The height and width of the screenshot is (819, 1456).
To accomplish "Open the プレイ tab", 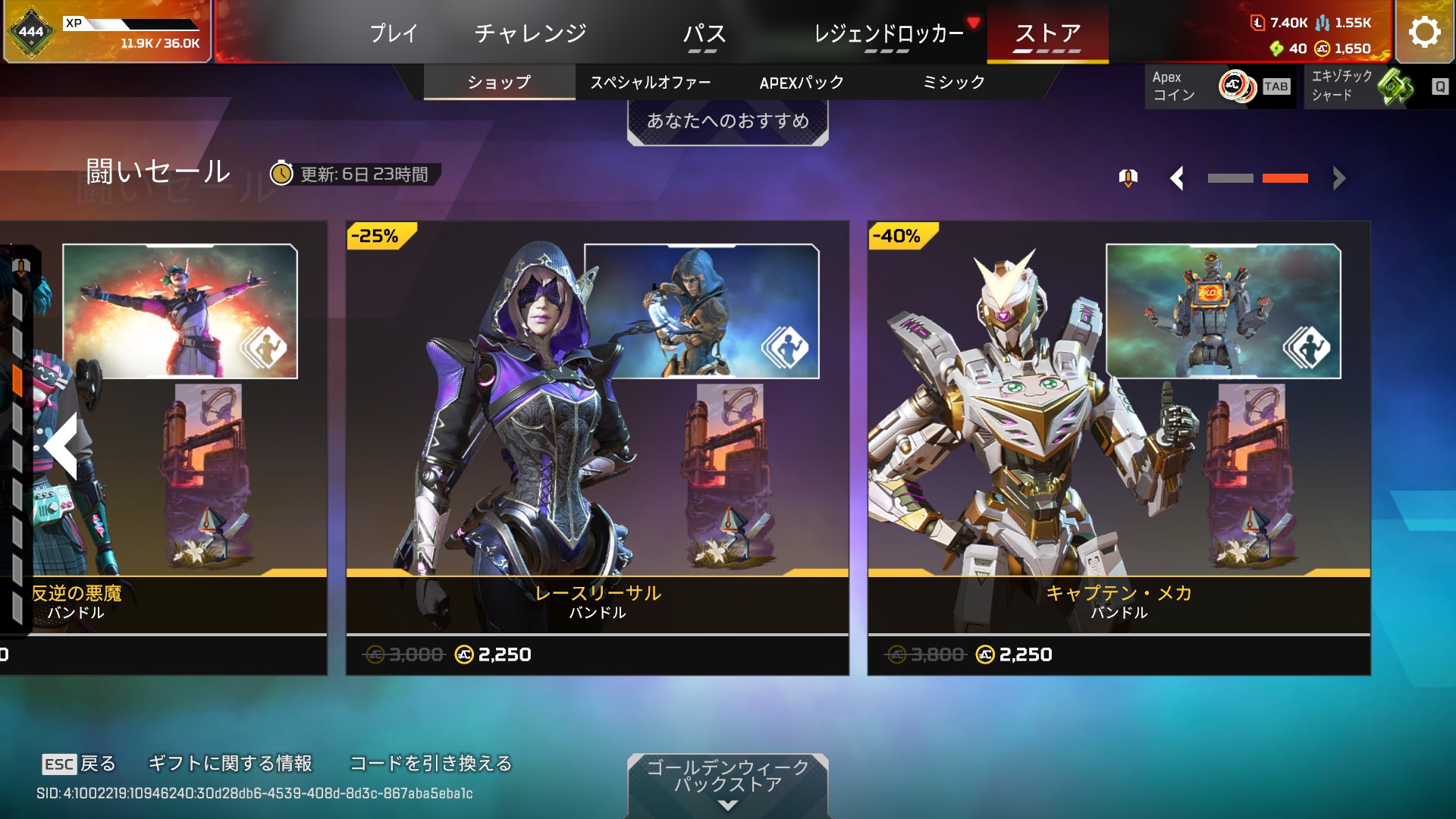I will 394,33.
